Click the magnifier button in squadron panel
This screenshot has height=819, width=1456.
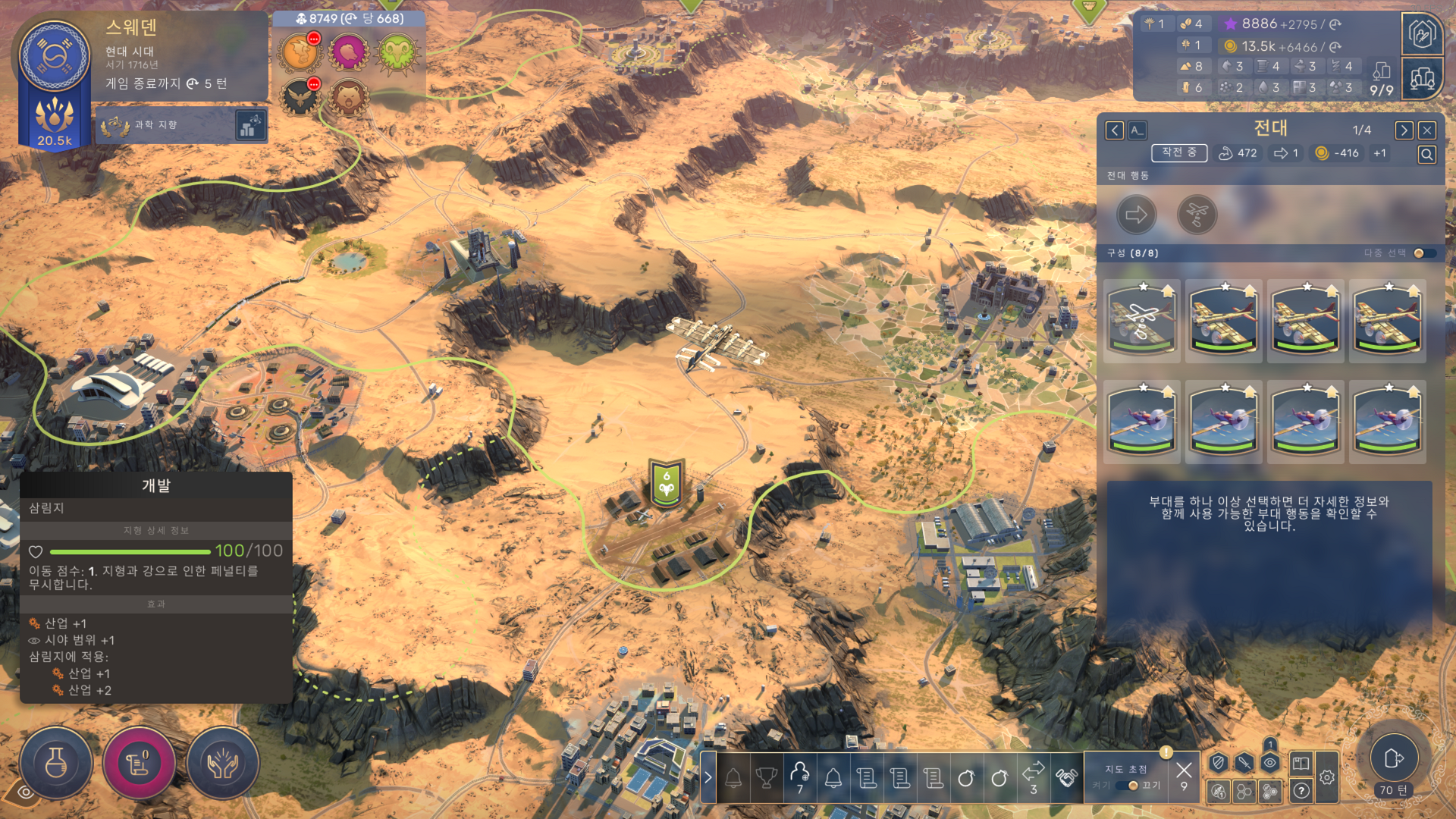click(x=1426, y=155)
